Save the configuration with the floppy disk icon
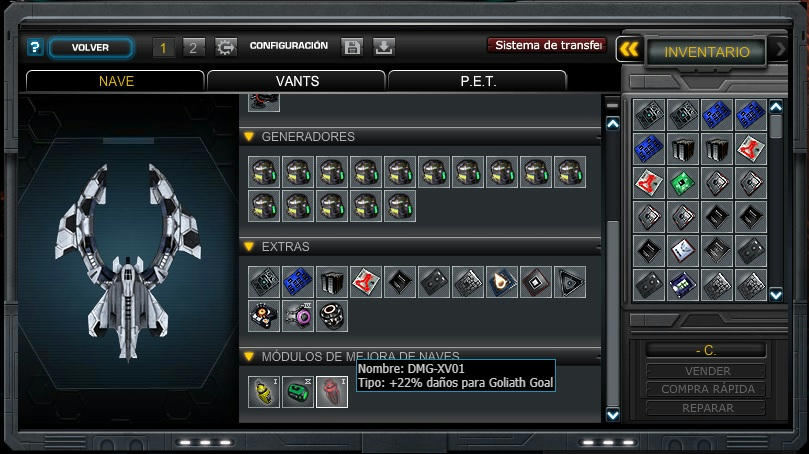The width and height of the screenshot is (809, 454). (x=351, y=47)
